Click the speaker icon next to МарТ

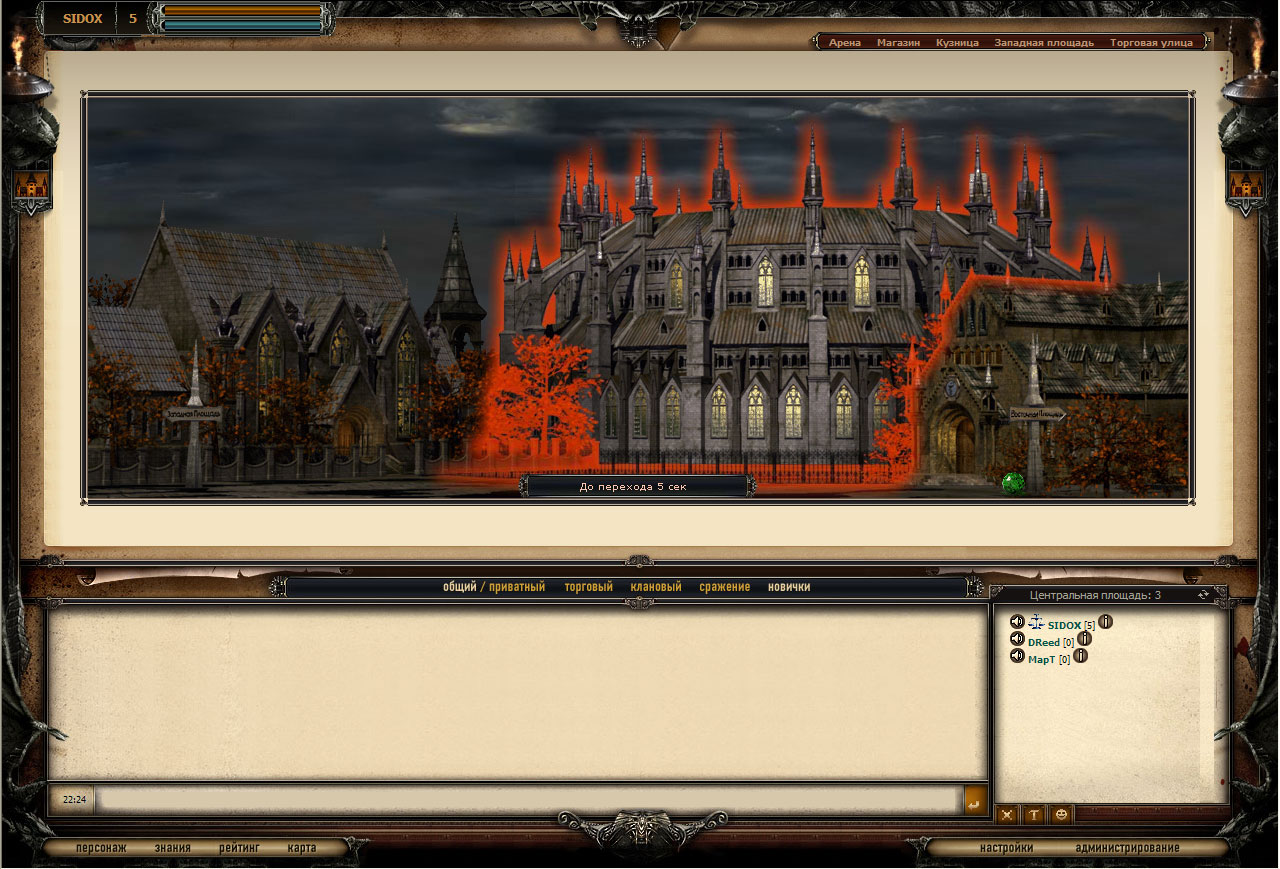coord(1017,656)
